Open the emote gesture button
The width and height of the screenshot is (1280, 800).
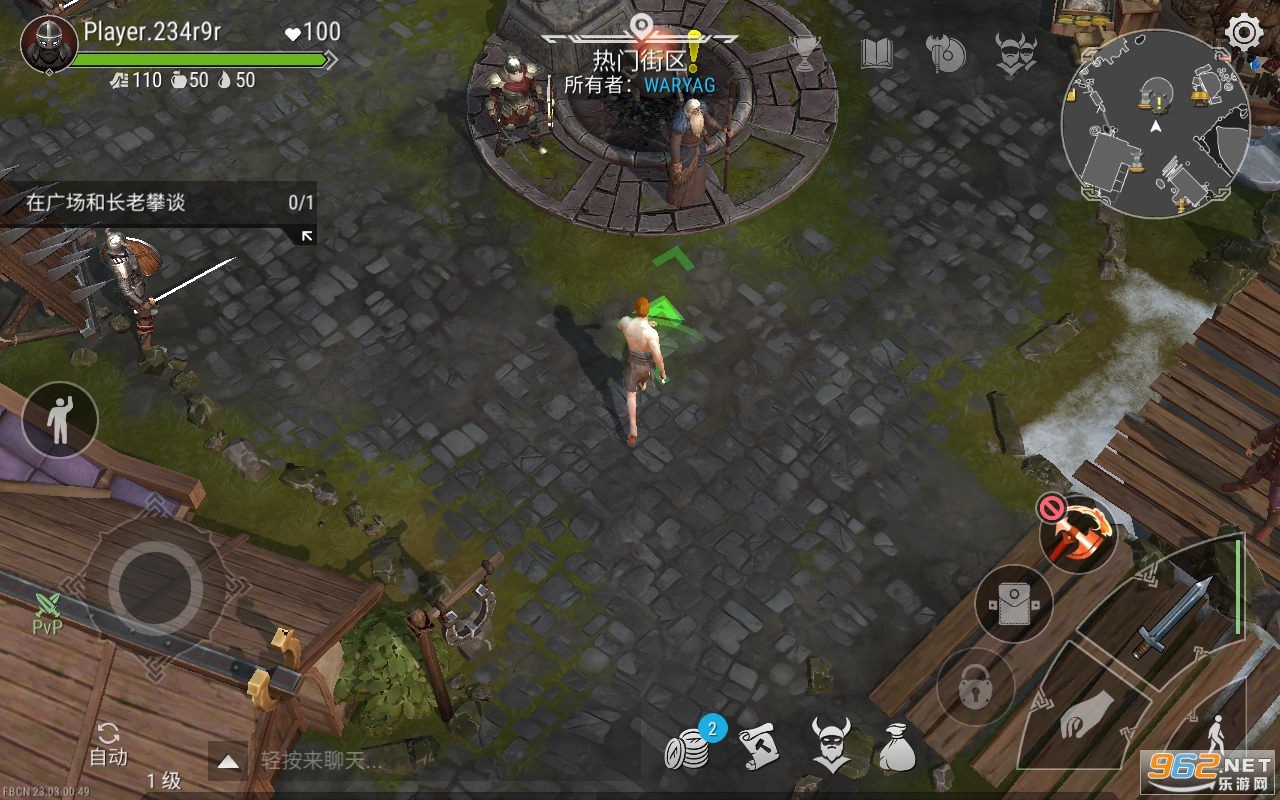coord(60,419)
